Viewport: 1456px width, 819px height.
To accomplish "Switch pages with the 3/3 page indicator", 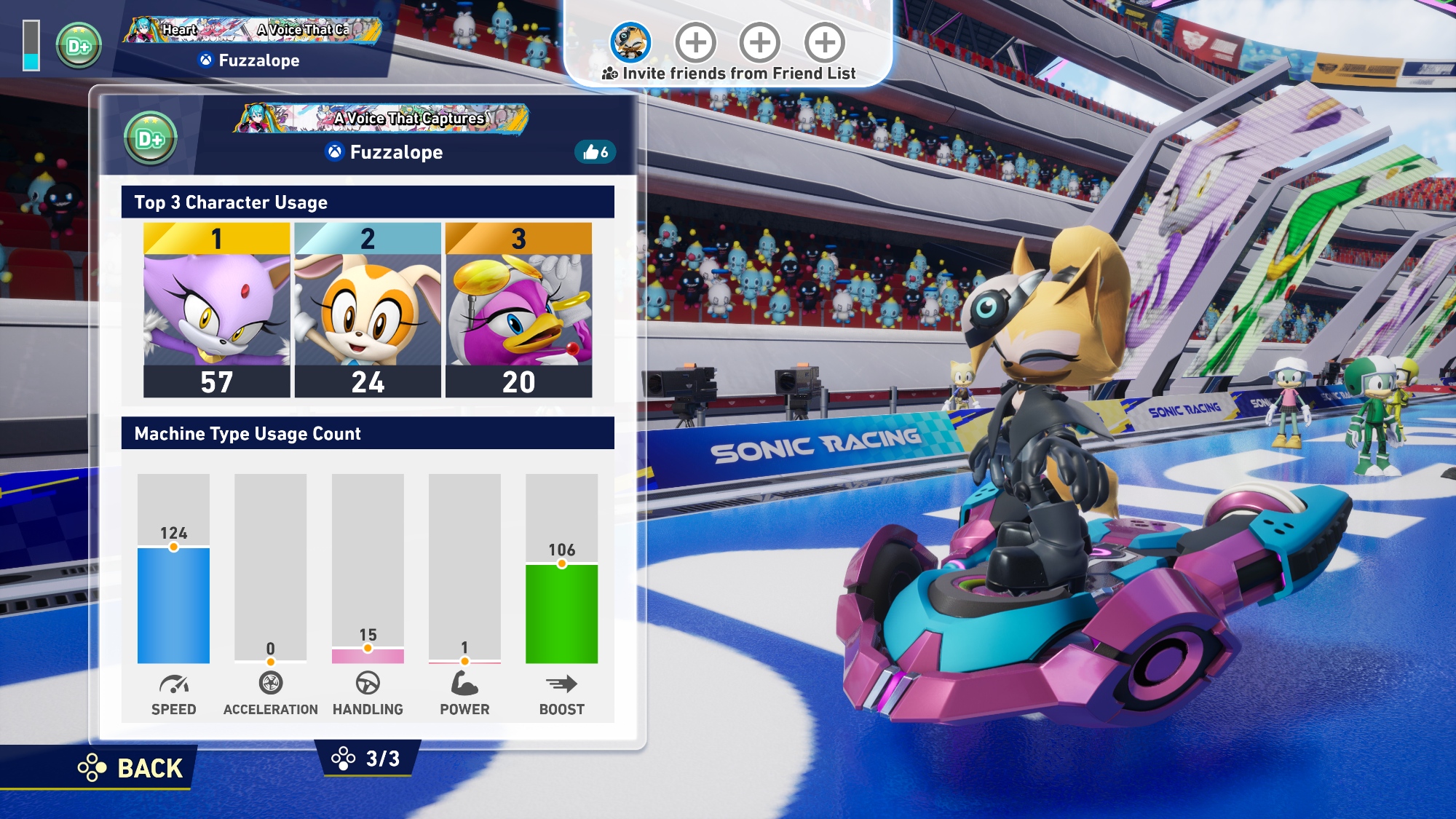I will (x=367, y=759).
